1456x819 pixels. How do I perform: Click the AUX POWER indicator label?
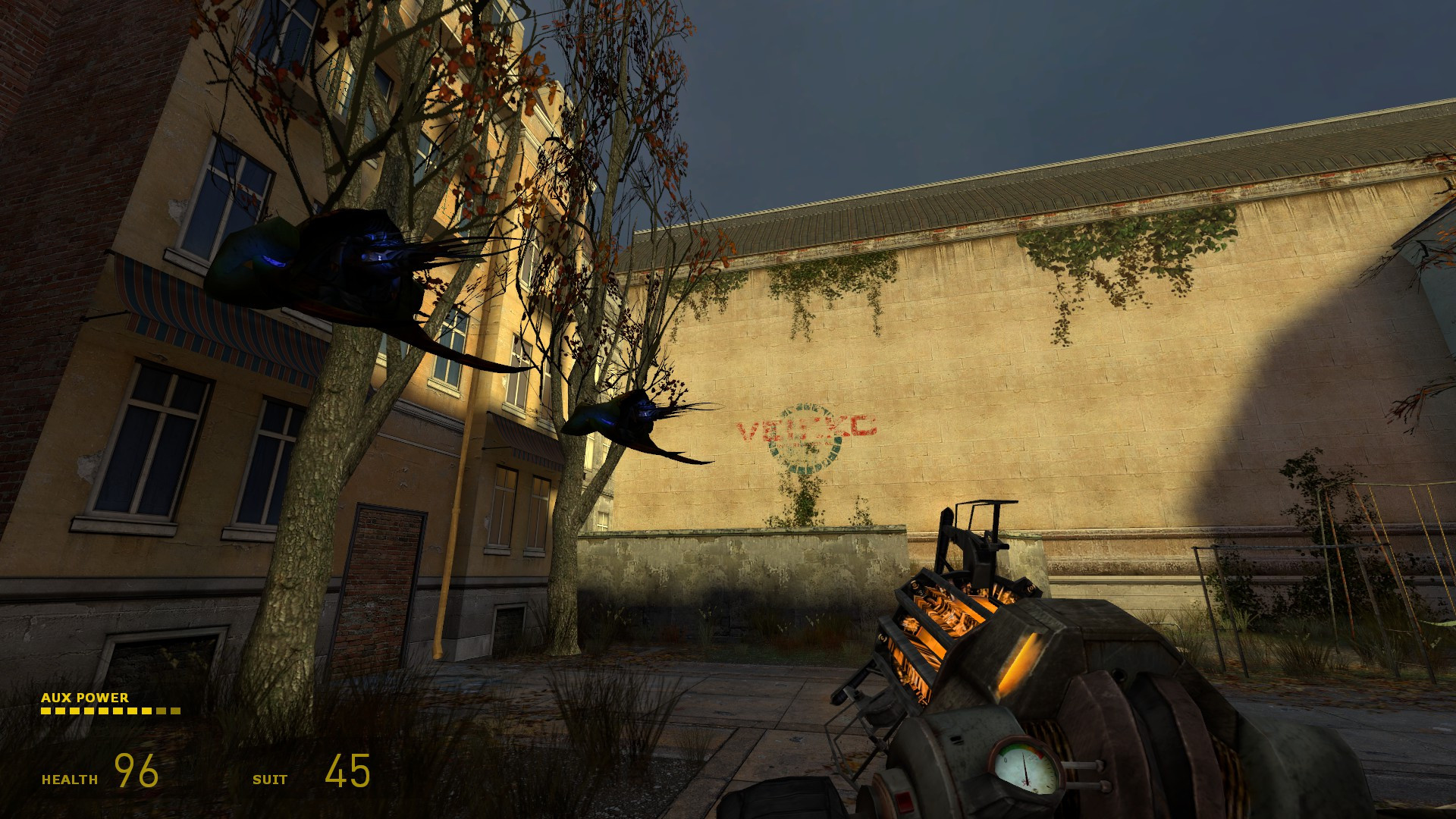point(86,696)
